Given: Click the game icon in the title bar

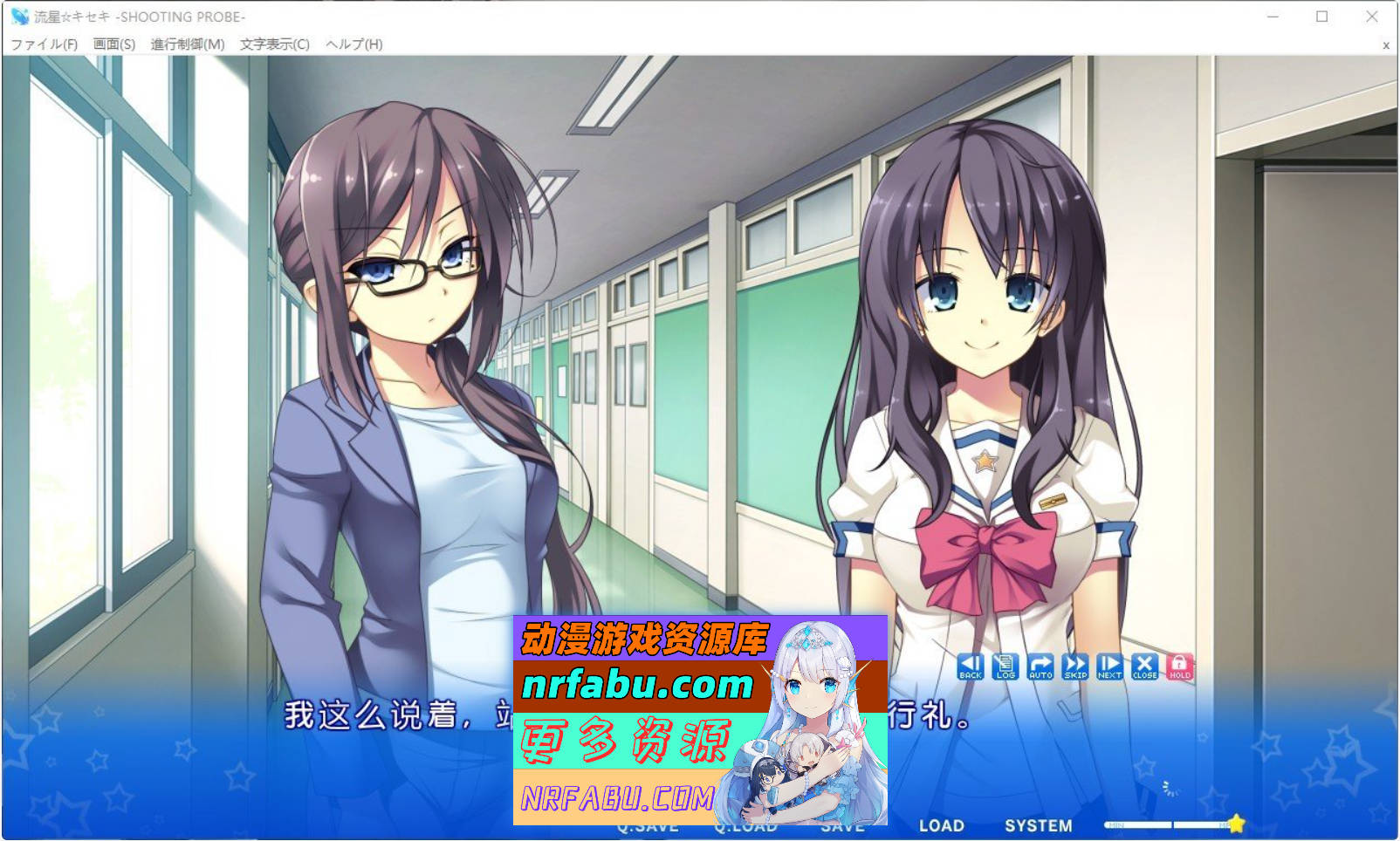Looking at the screenshot, I should 19,15.
